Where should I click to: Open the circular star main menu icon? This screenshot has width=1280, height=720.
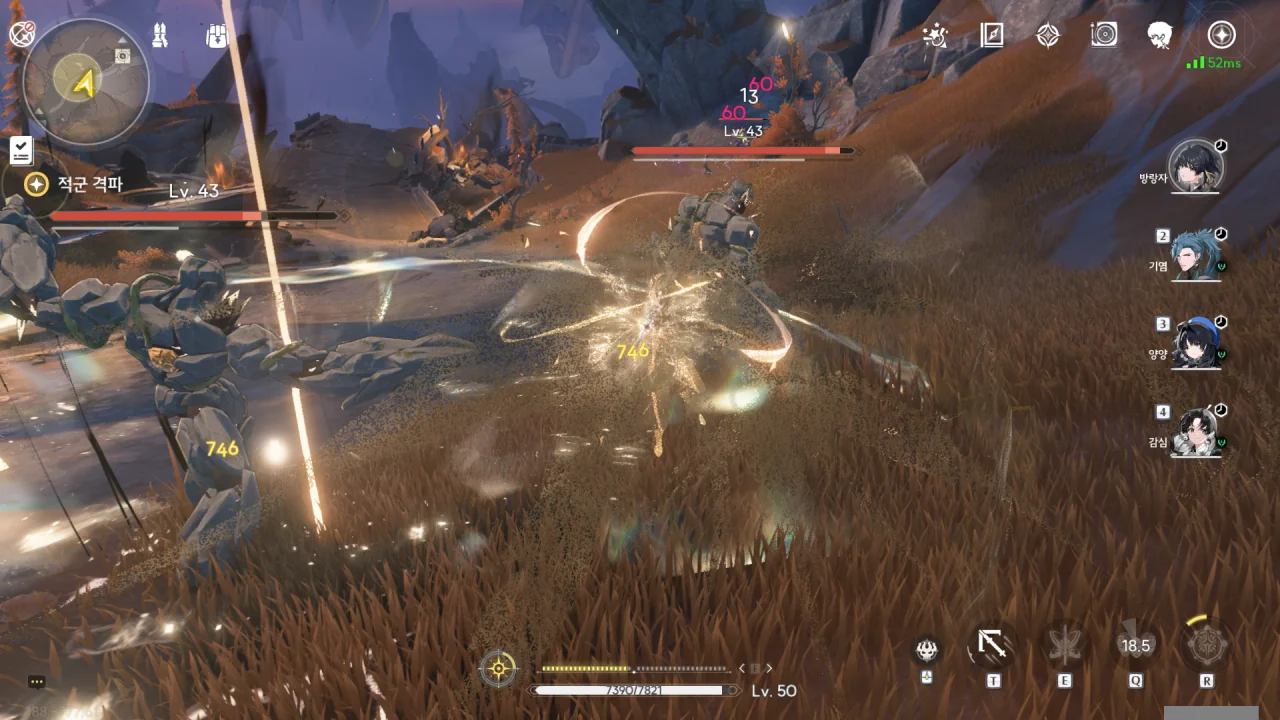pyautogui.click(x=1221, y=35)
